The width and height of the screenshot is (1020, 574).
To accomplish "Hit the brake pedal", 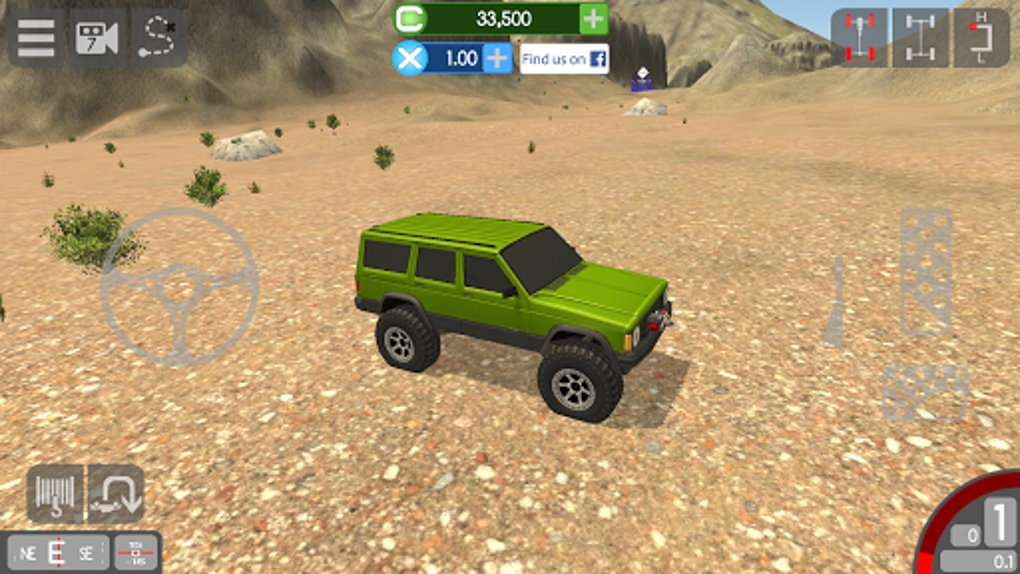I will click(x=925, y=393).
